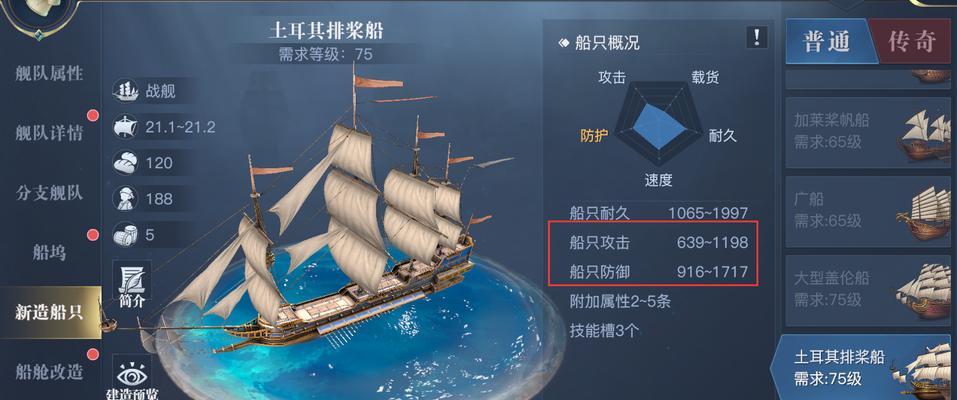
Task: Go to 分支舰队 branch fleet
Action: [48, 192]
